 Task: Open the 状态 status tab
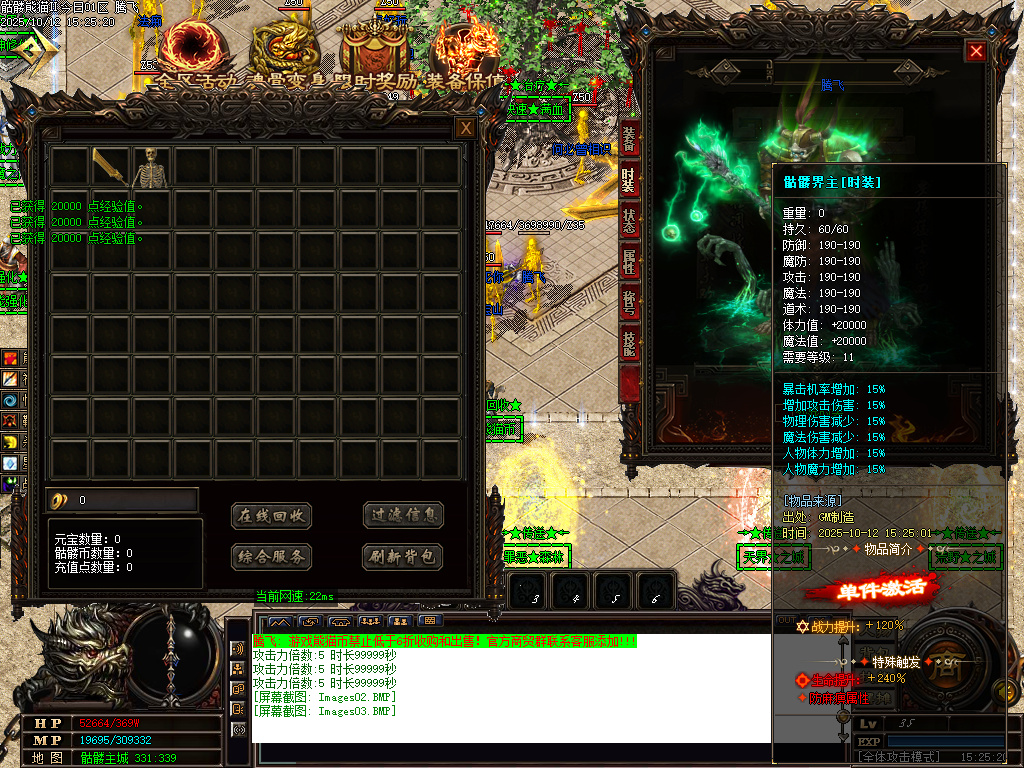629,222
